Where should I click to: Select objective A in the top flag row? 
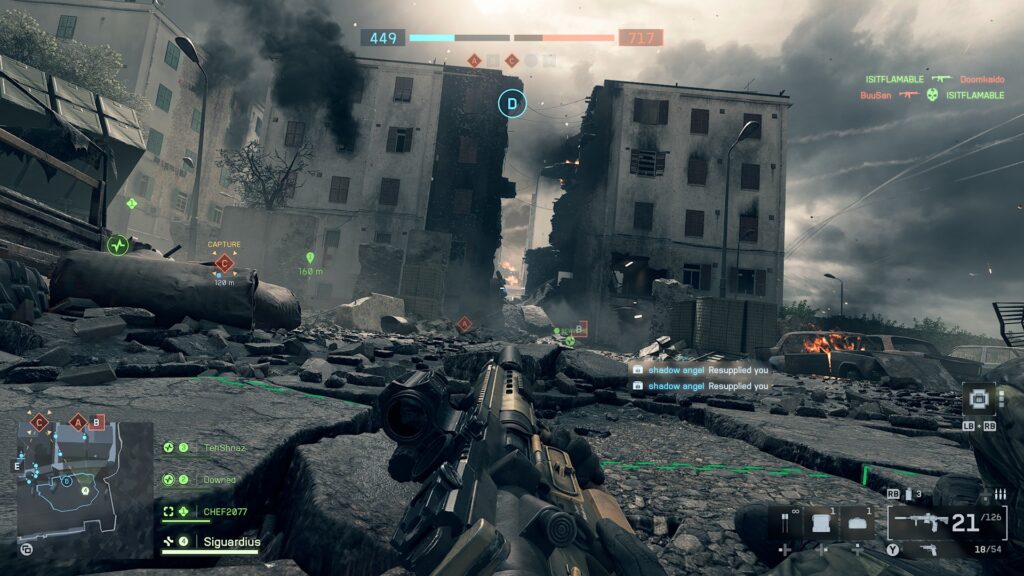click(x=474, y=61)
